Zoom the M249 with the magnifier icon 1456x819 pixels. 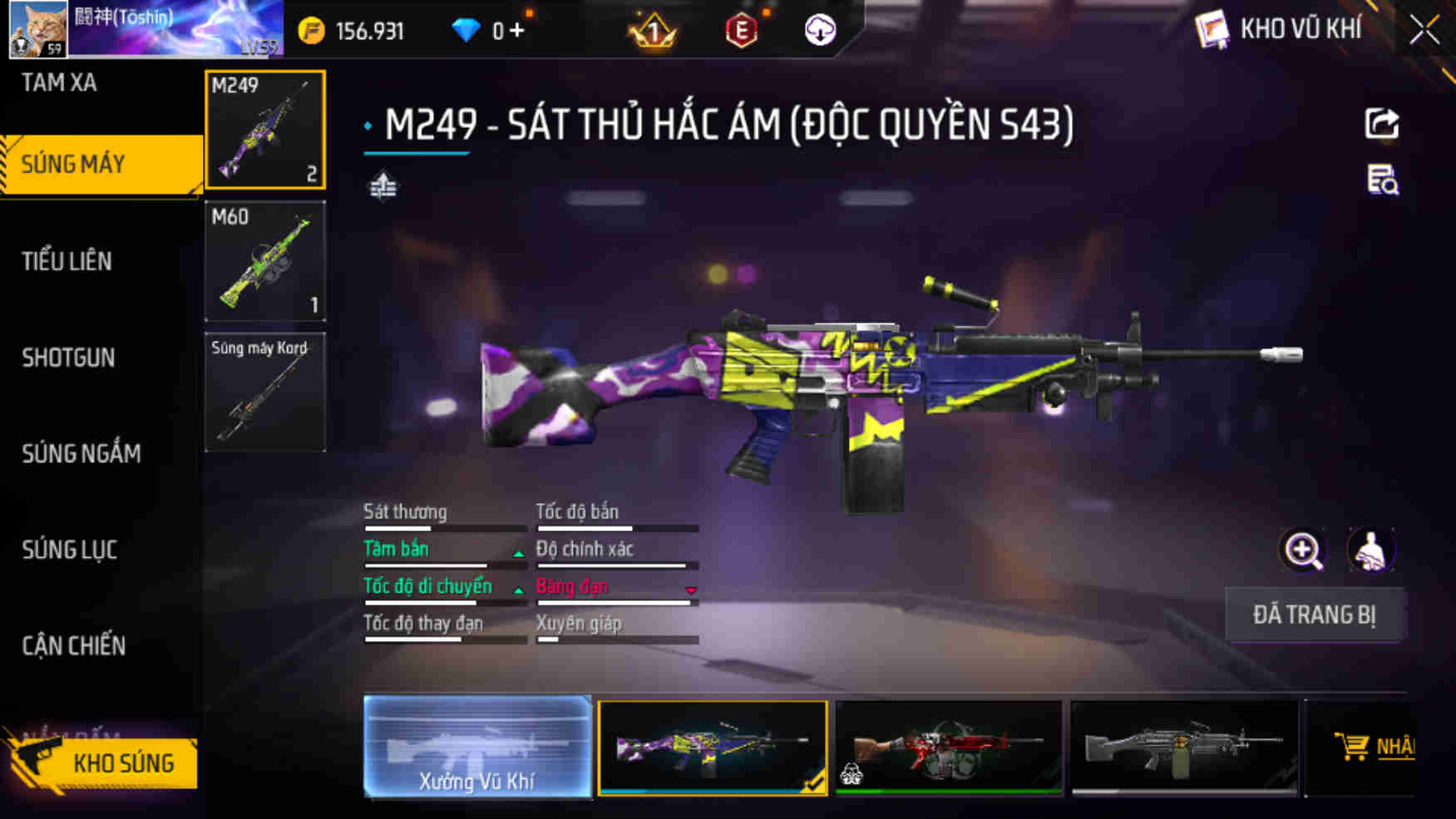(1303, 550)
